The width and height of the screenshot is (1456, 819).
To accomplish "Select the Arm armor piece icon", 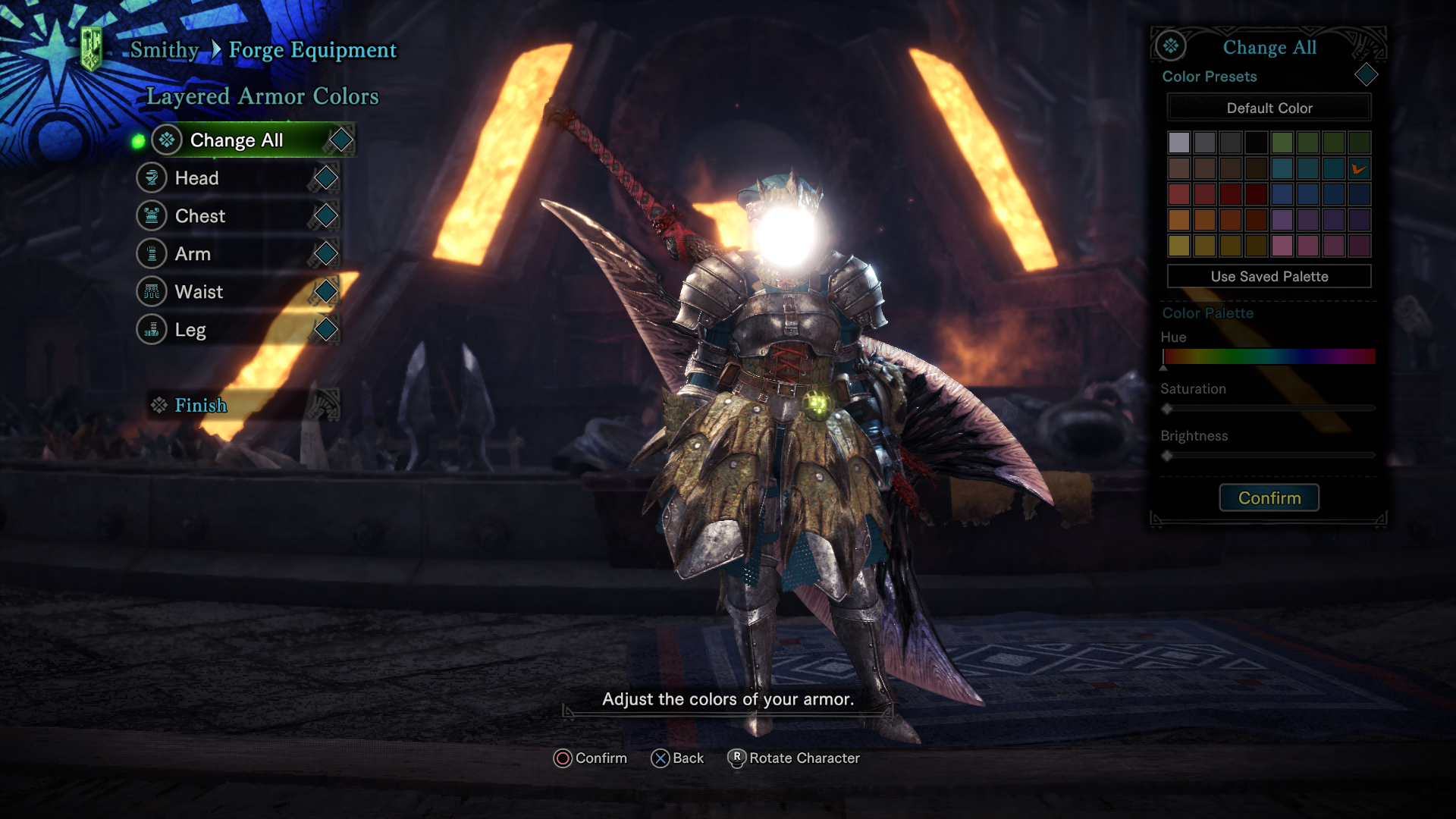I will click(152, 253).
